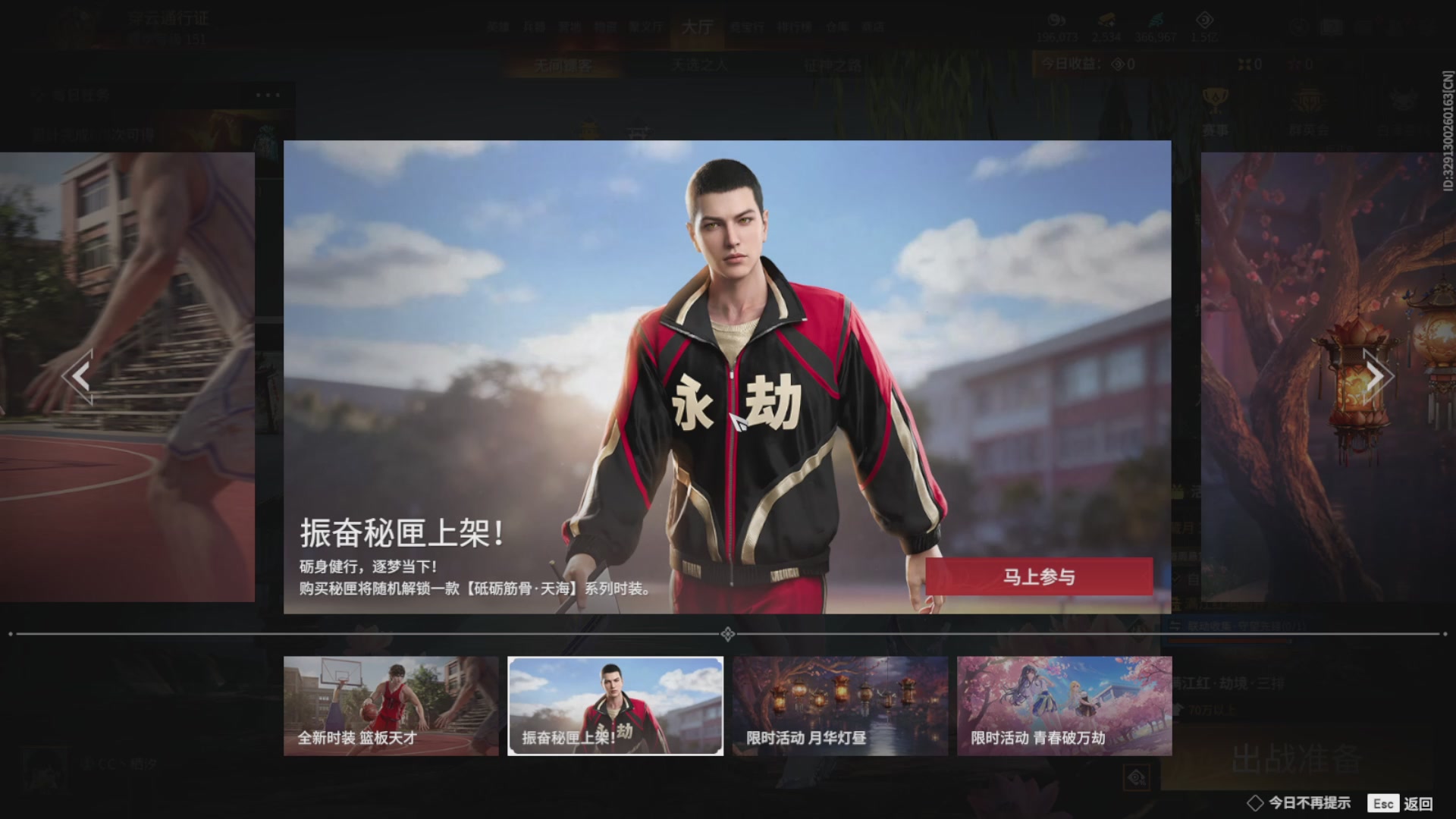Screen dimensions: 1456x819
Task: Switch to the 大厅 tab
Action: coord(698,27)
